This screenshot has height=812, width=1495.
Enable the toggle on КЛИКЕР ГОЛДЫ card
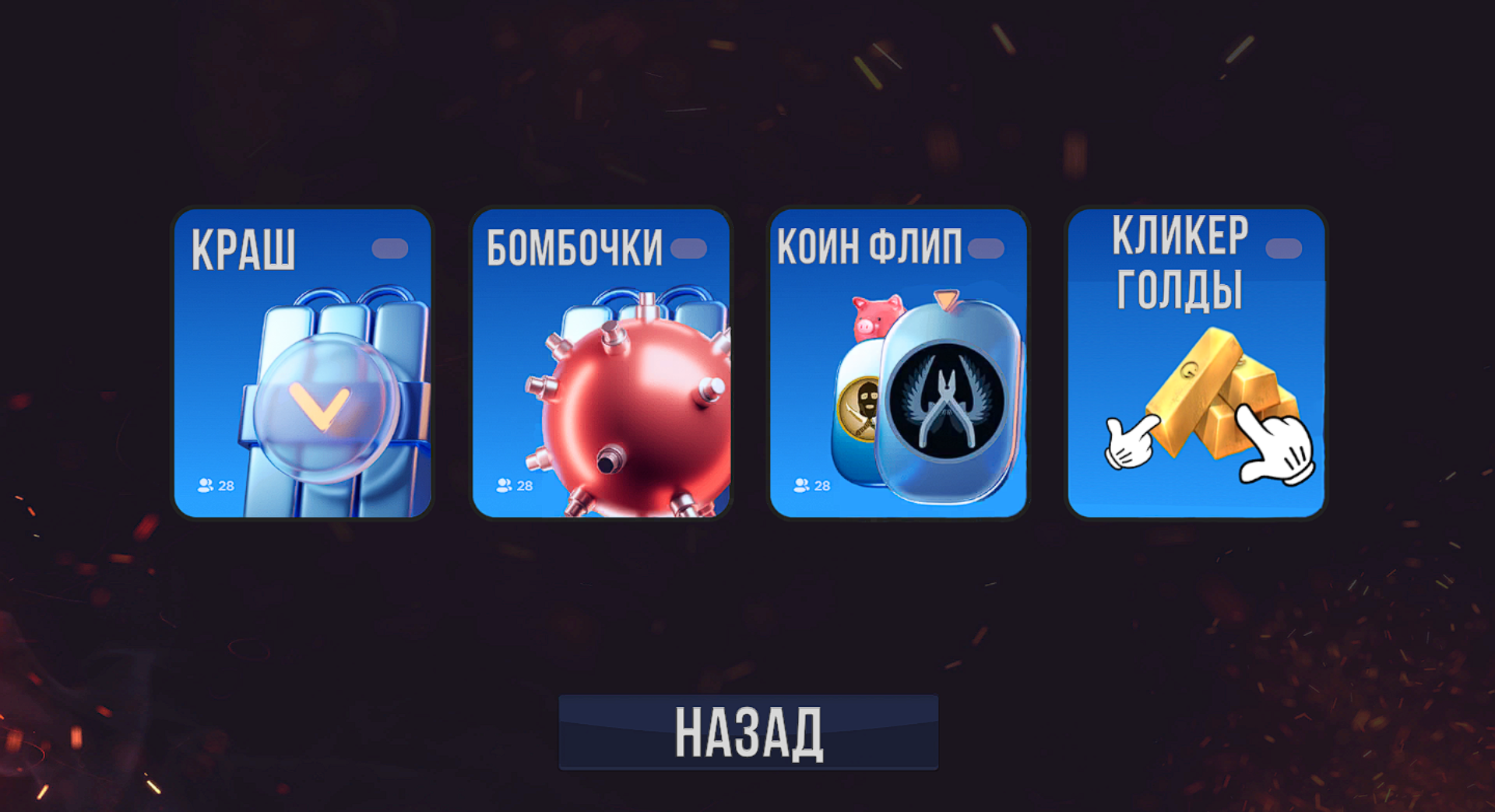(x=1284, y=247)
